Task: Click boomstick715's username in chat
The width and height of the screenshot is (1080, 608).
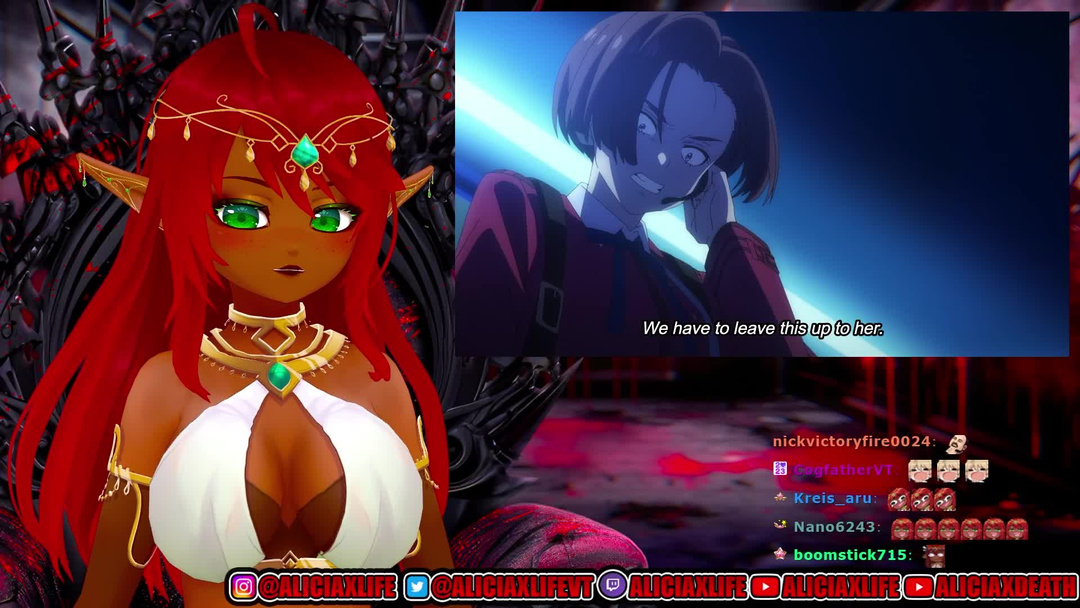Action: [x=850, y=554]
